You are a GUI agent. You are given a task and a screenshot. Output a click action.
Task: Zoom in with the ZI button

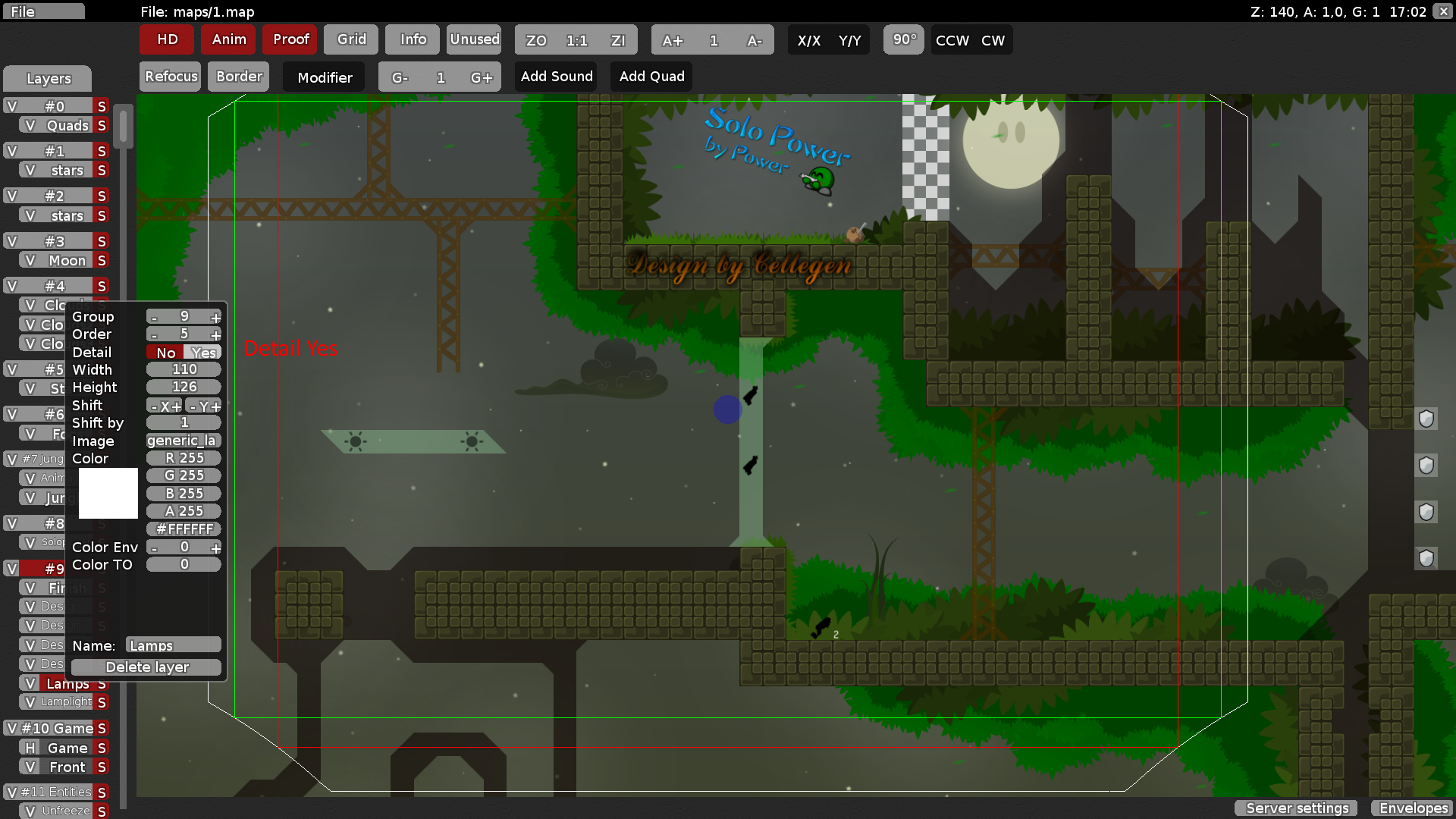[x=619, y=40]
